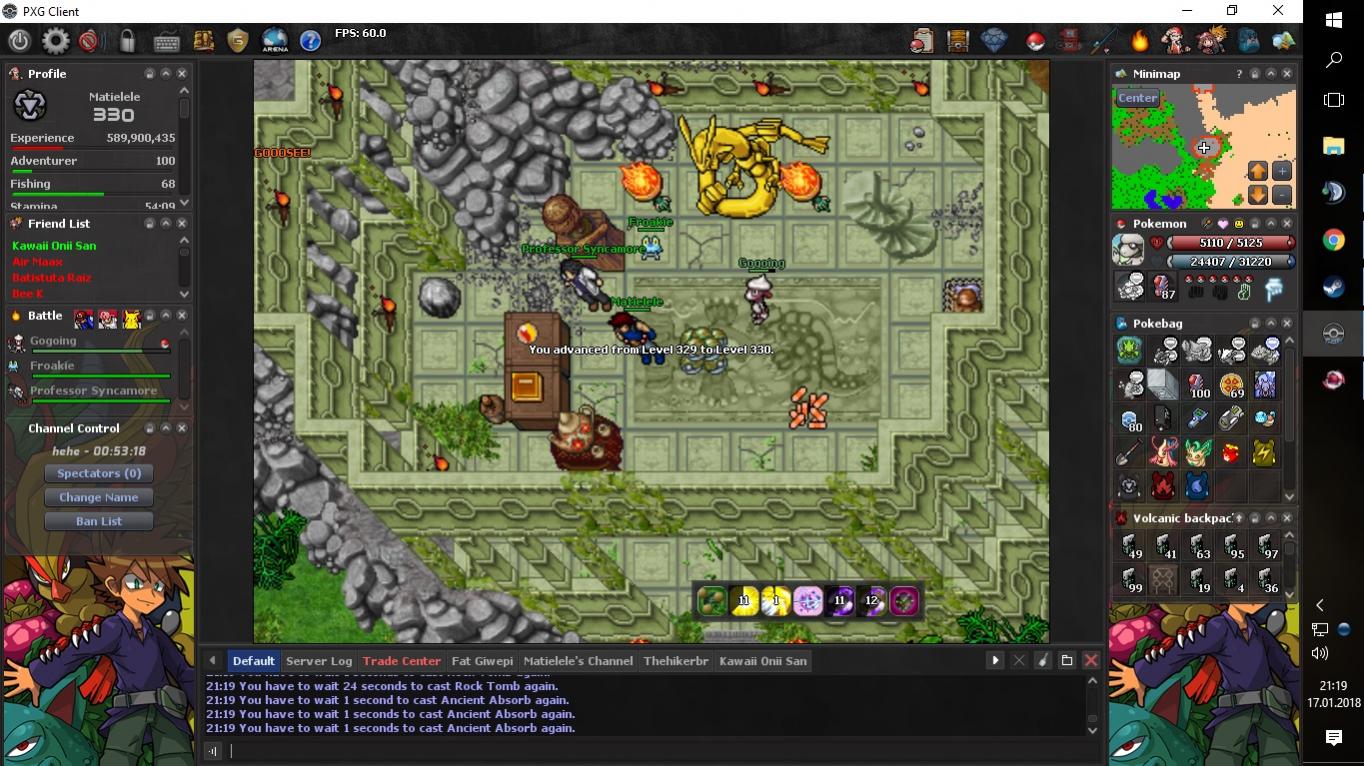The width and height of the screenshot is (1364, 766).
Task: Close the current chat channel with red X
Action: pos(1091,660)
